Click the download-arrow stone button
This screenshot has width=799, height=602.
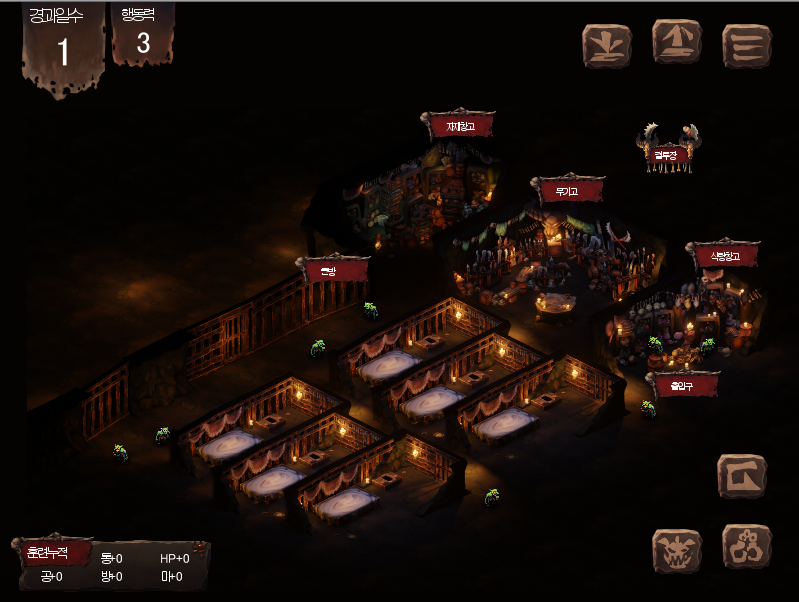(x=607, y=46)
